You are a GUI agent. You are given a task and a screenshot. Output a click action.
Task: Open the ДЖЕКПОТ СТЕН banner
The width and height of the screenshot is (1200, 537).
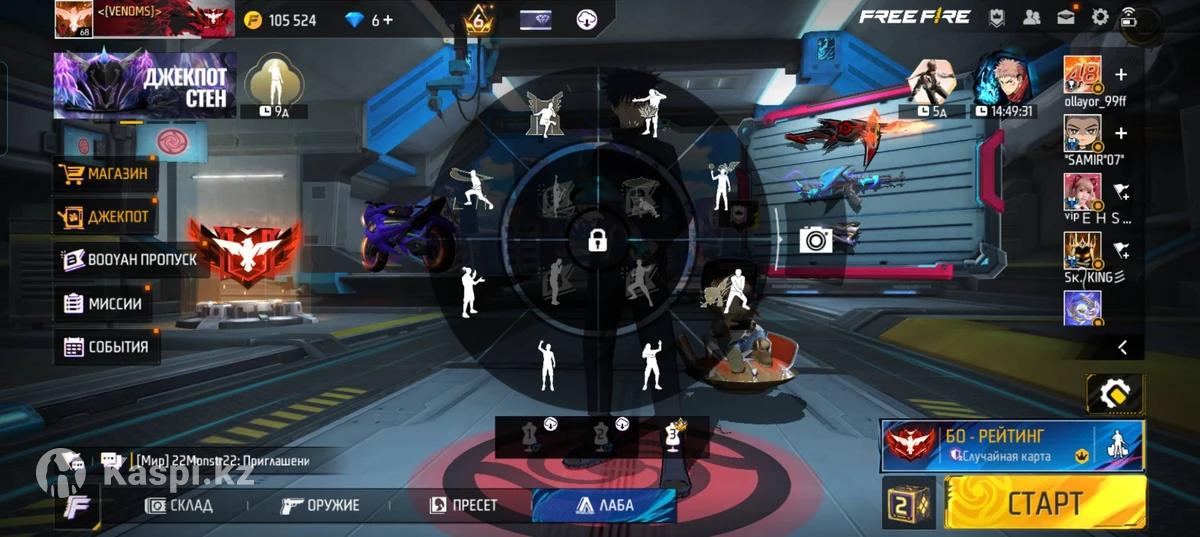coord(146,86)
